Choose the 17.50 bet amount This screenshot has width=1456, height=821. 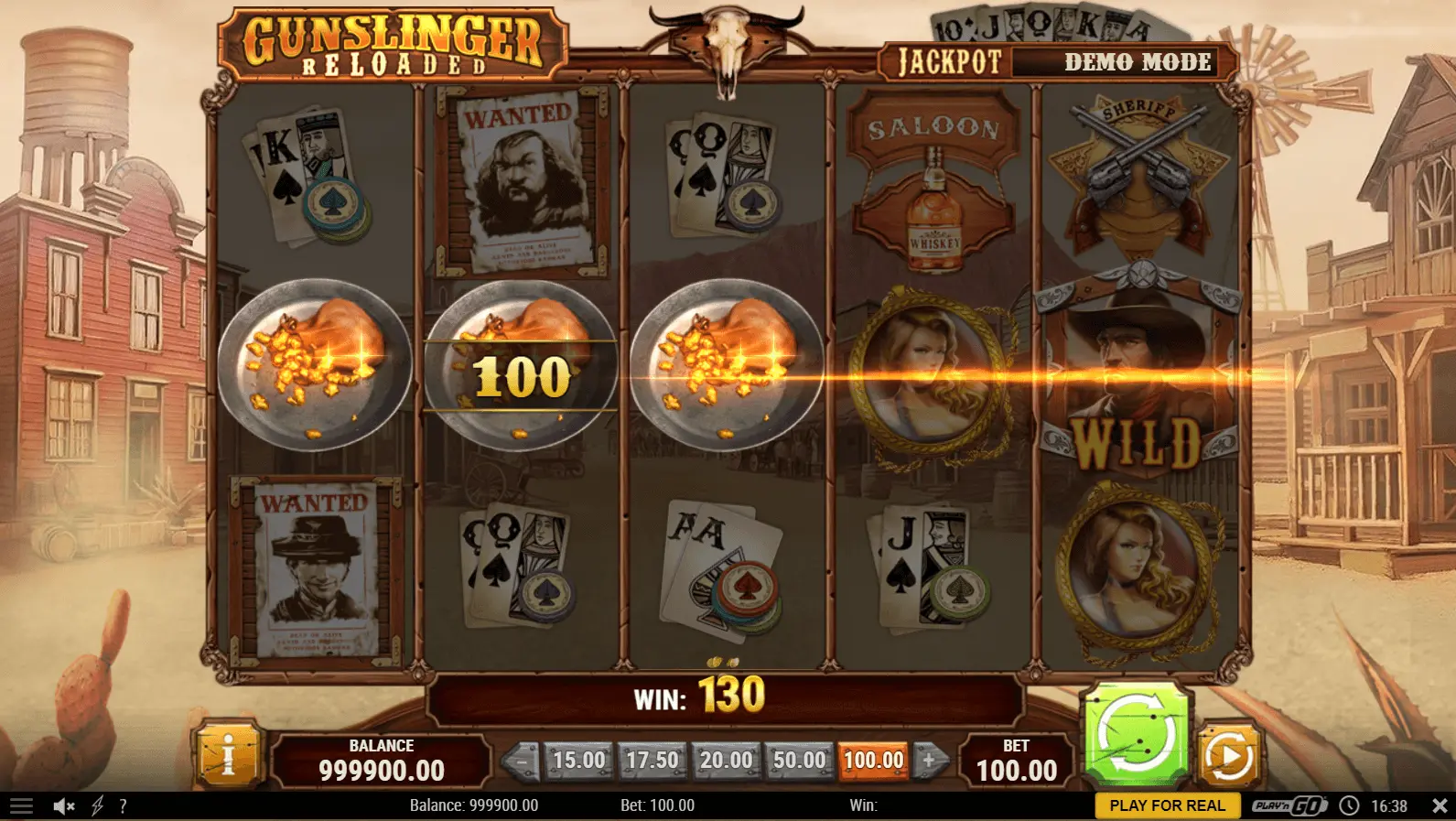(x=652, y=760)
